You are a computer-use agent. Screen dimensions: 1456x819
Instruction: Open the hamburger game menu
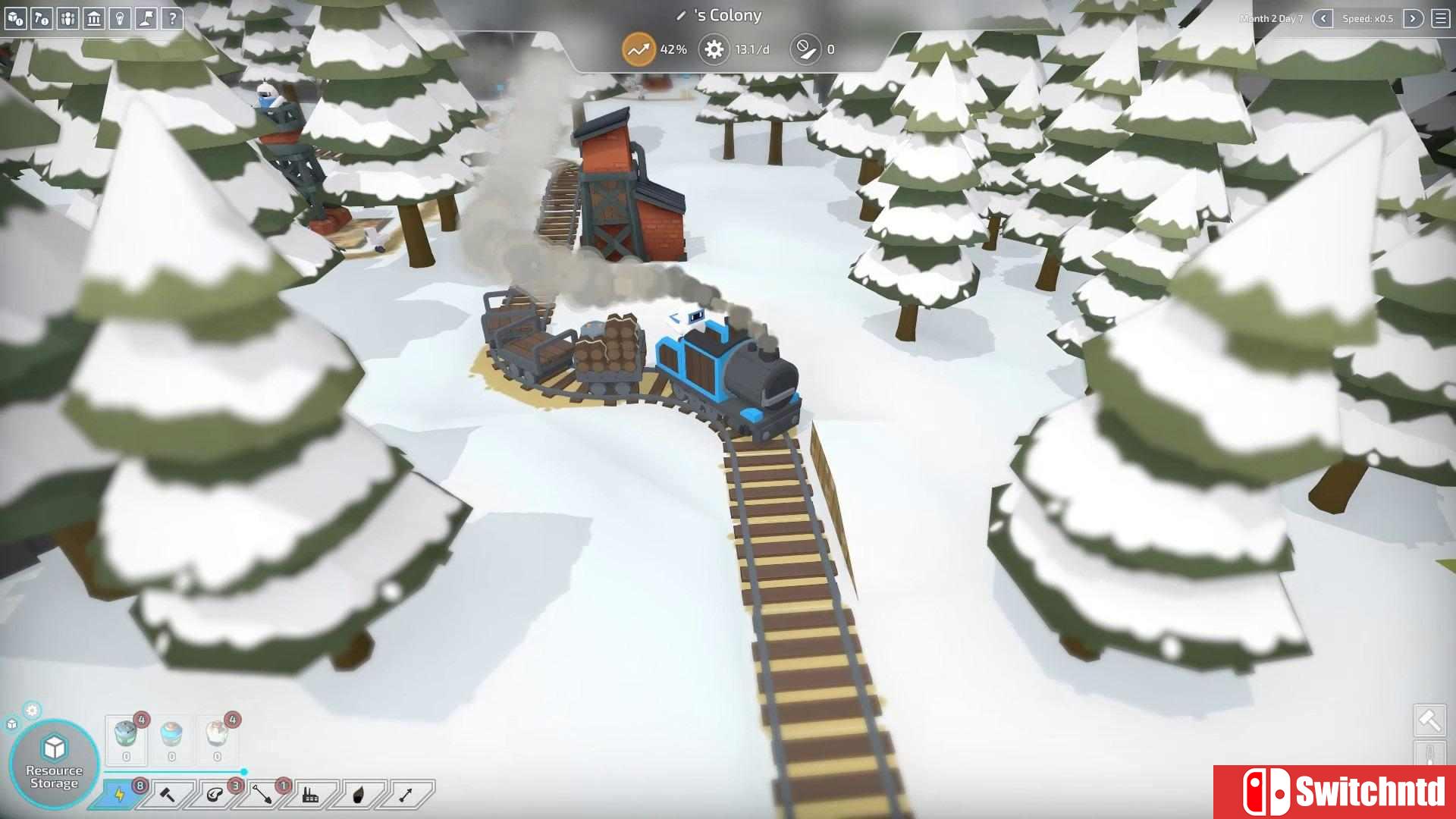pos(1443,18)
